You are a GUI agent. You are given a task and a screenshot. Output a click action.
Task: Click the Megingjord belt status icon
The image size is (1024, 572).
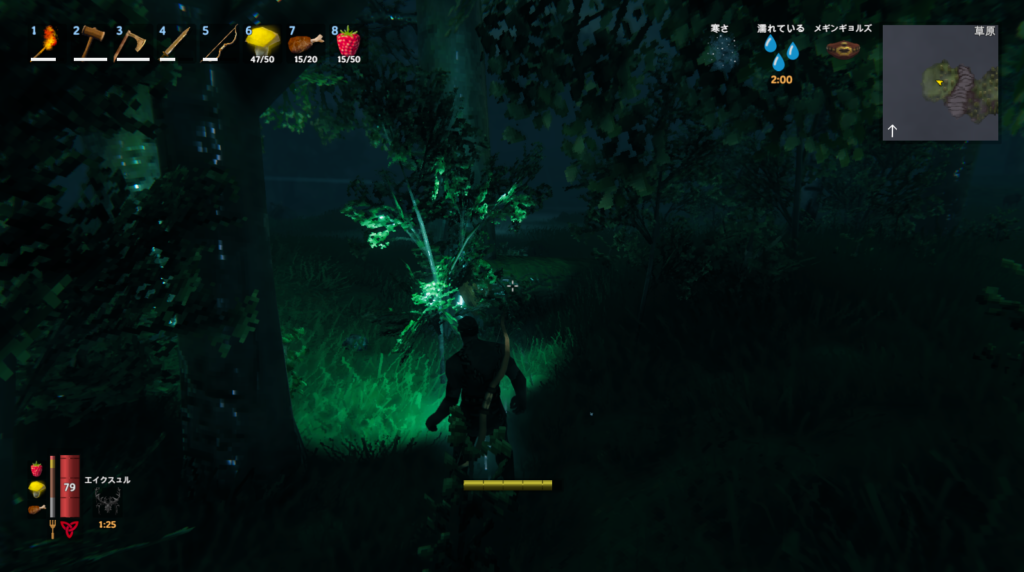pyautogui.click(x=844, y=50)
